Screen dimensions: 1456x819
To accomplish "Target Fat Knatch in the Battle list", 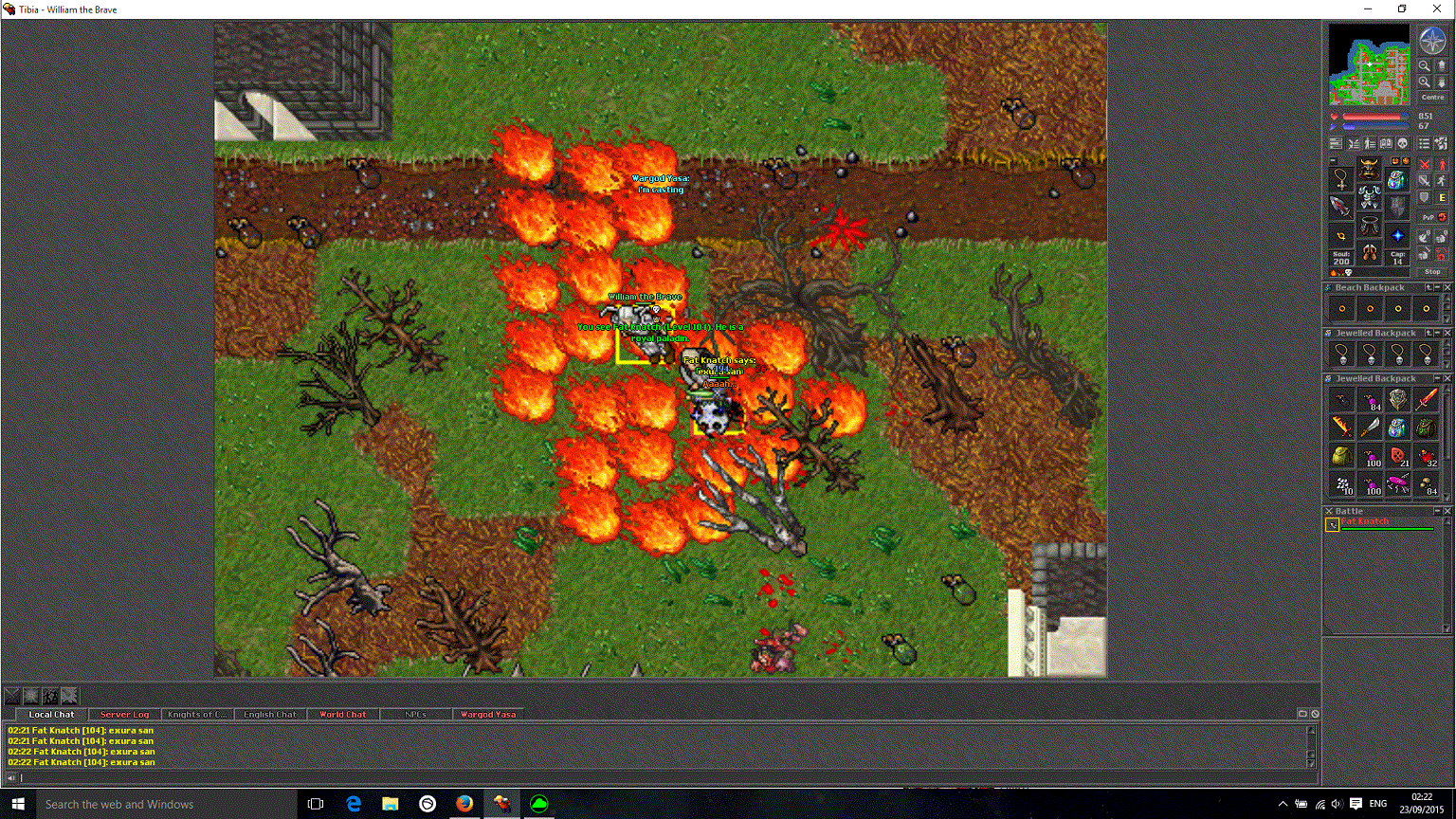I will 1365,521.
